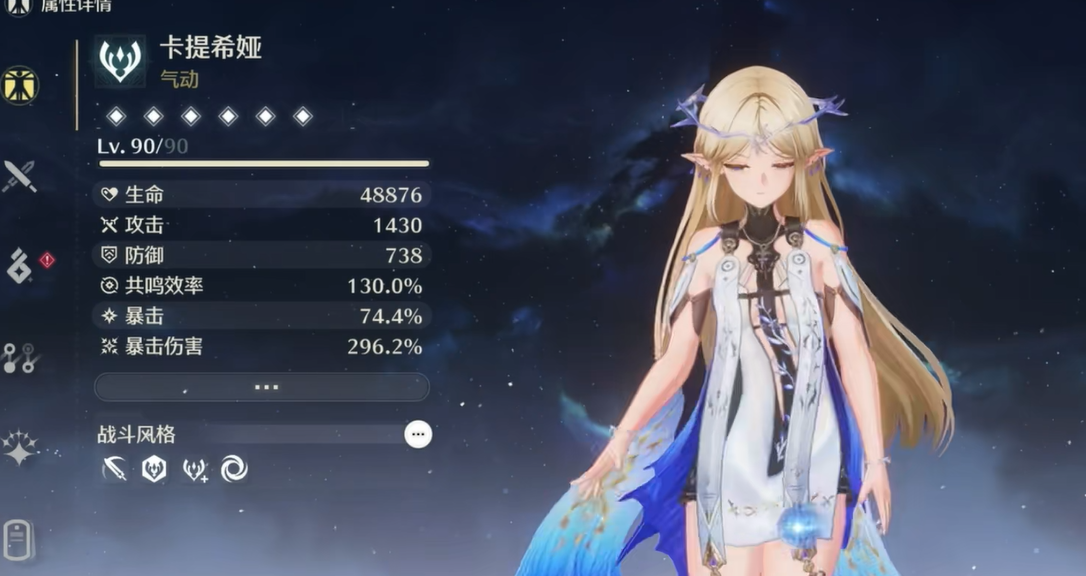The height and width of the screenshot is (576, 1086).
Task: Open 战斗风格 details via the round ellipsis button
Action: [x=418, y=434]
